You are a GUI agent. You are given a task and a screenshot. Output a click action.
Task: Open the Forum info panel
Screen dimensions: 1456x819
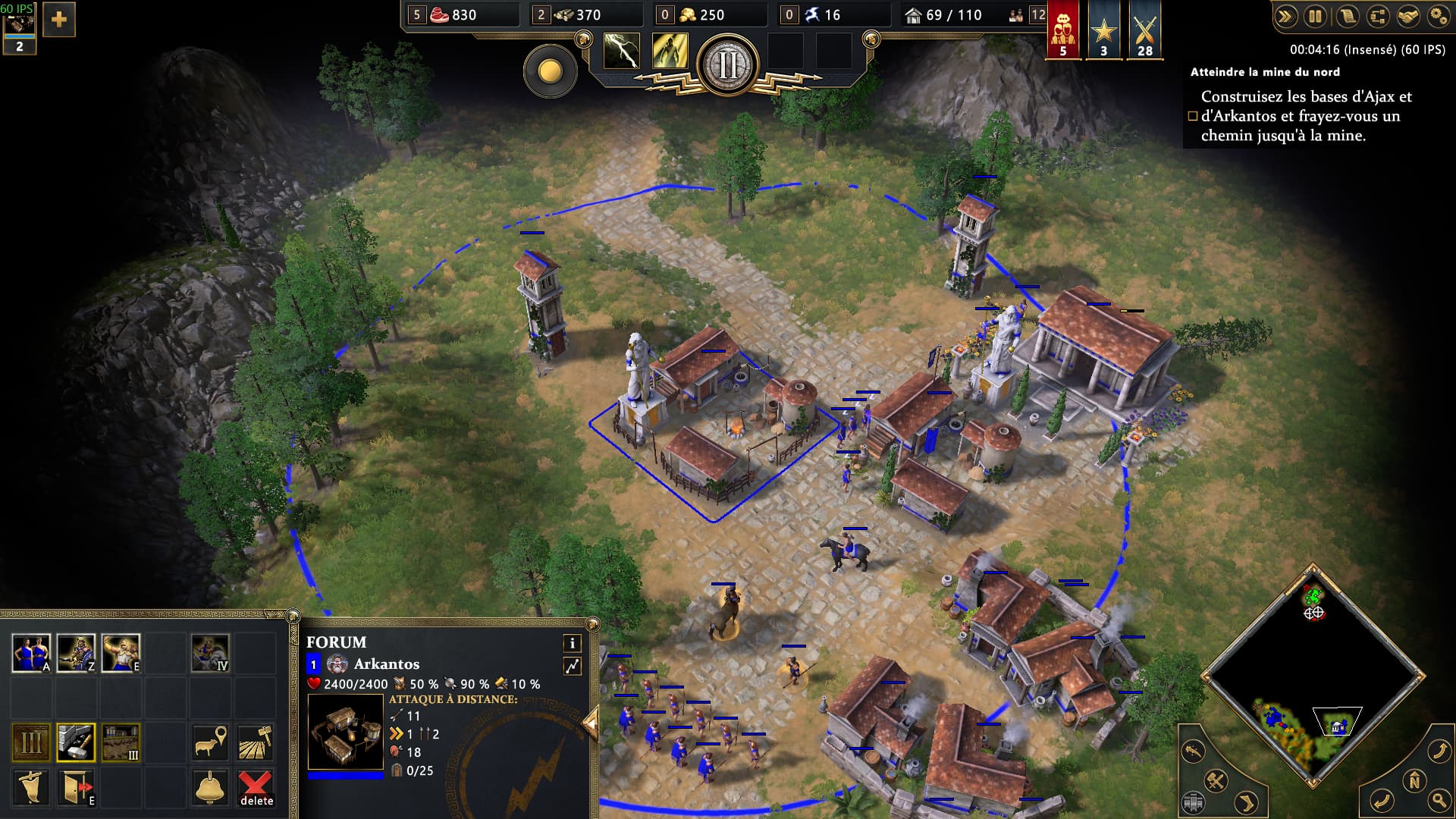tap(572, 643)
